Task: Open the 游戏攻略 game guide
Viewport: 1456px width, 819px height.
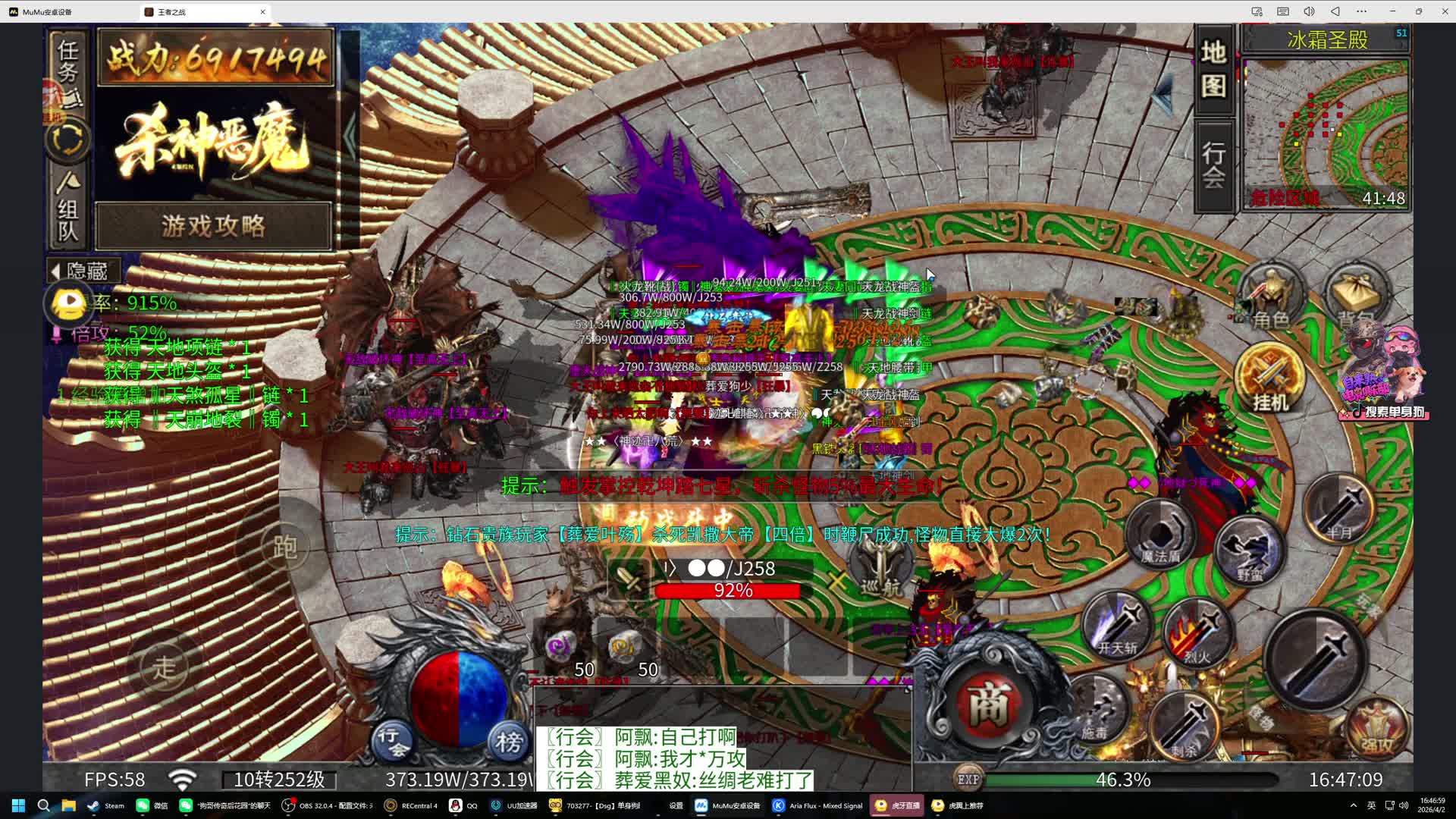Action: (213, 225)
